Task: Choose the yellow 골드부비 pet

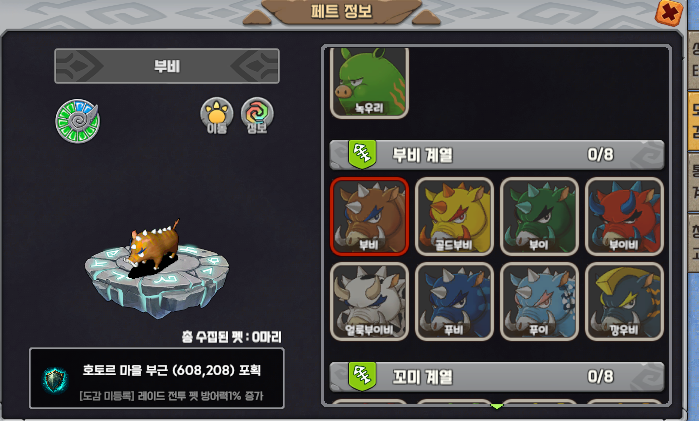Action: 454,215
